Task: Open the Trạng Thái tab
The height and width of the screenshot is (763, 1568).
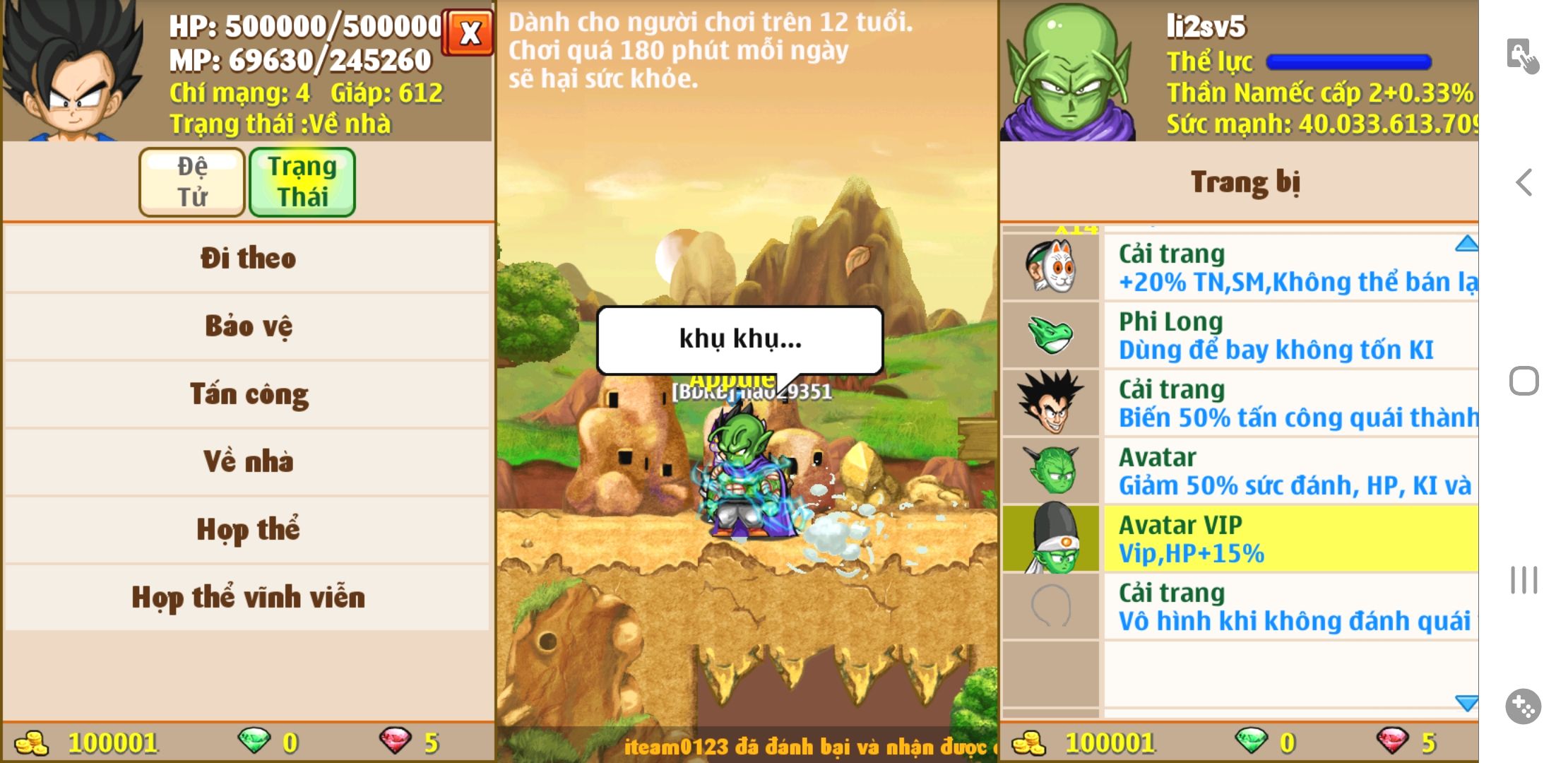Action: tap(302, 182)
